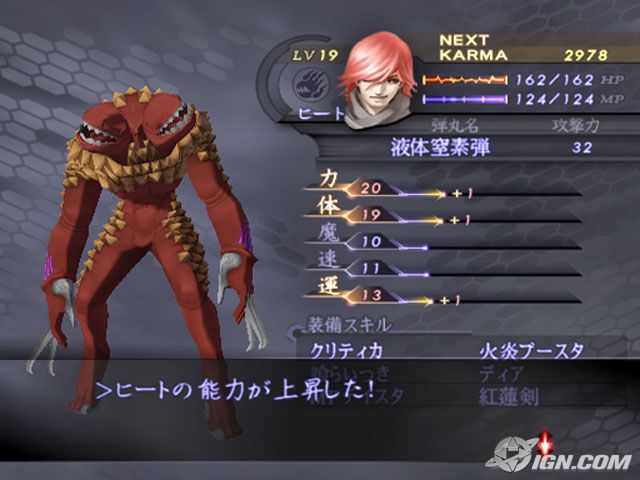Screen dimensions: 640x480
Task: Select the 魔 magic stat row
Action: (329, 240)
